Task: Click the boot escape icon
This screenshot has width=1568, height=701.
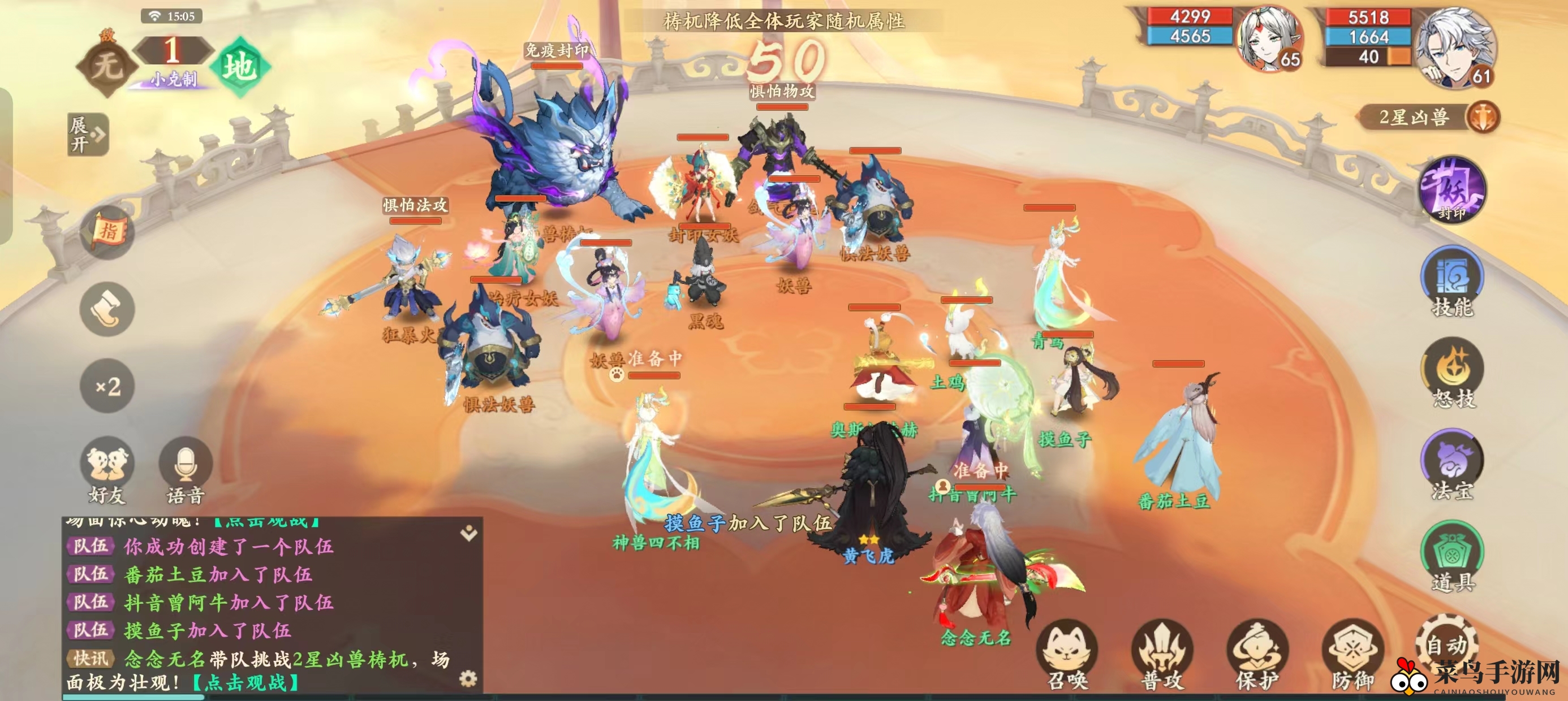Action: click(x=107, y=309)
